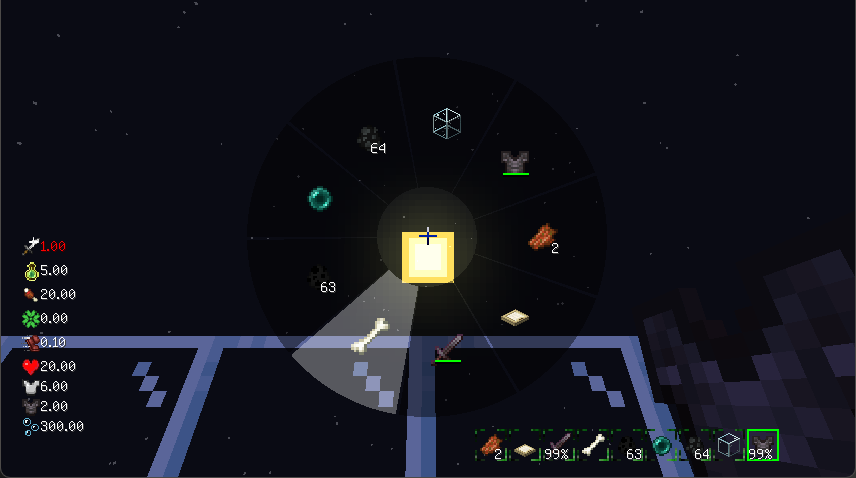
Task: Choose the hotbar slot showing 63
Action: tap(628, 445)
